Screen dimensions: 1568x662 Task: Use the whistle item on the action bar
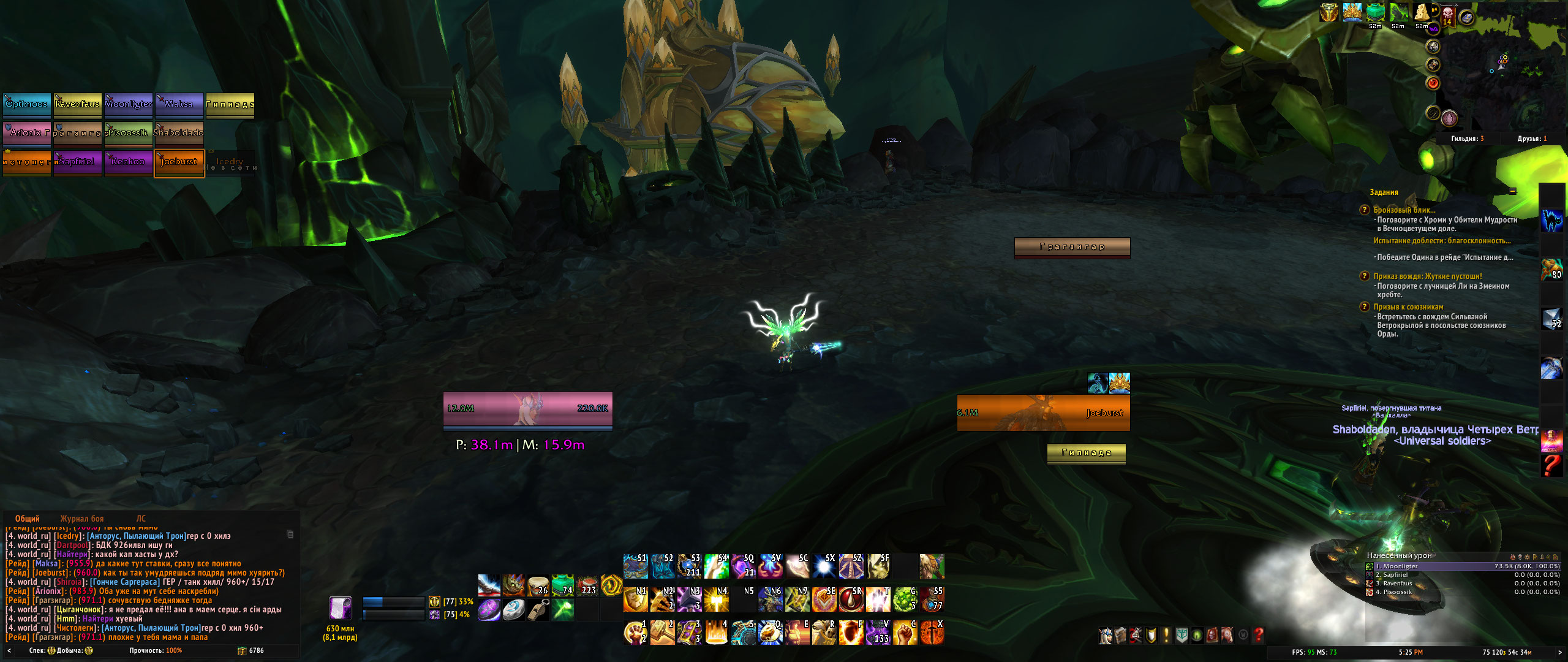(538, 610)
